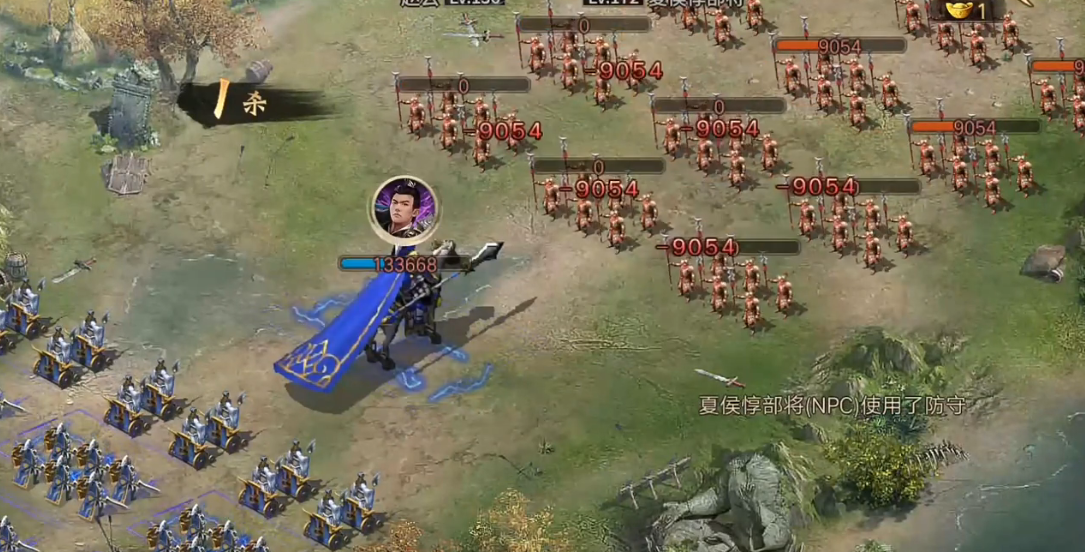Image resolution: width=1085 pixels, height=552 pixels.
Task: Tap the gold ingot reward counter
Action: point(964,10)
